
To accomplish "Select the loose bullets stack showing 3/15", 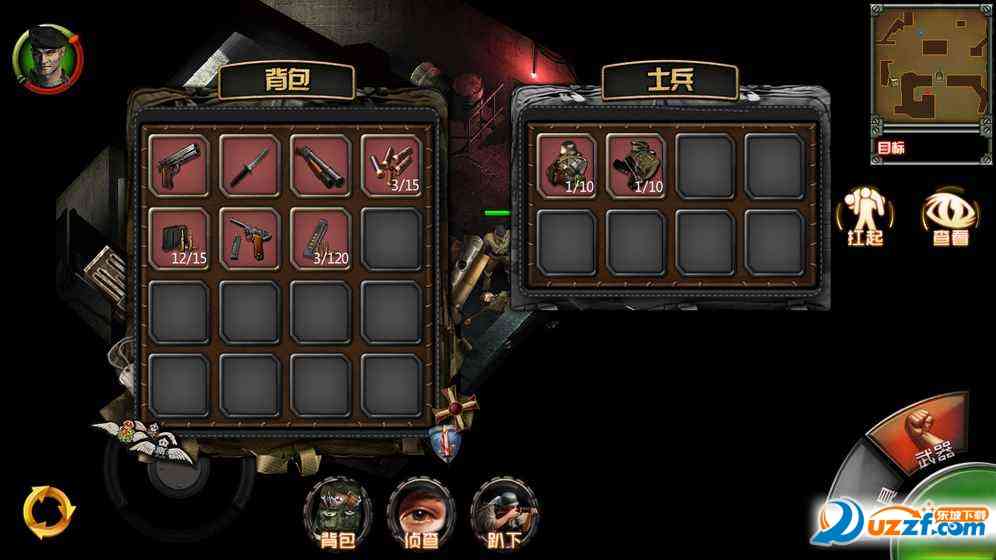I will [391, 166].
